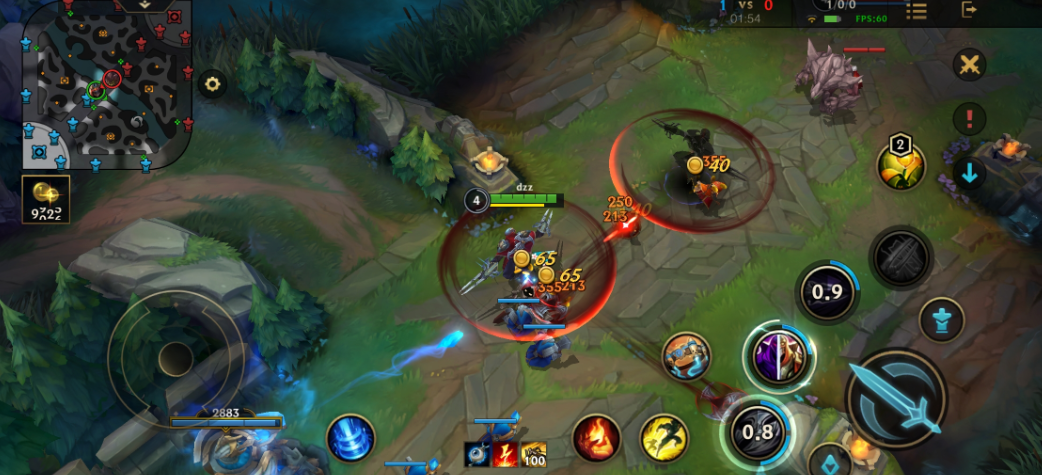This screenshot has height=475, width=1042.
Task: Cast the purple and orange split-face ability
Action: coord(779,357)
